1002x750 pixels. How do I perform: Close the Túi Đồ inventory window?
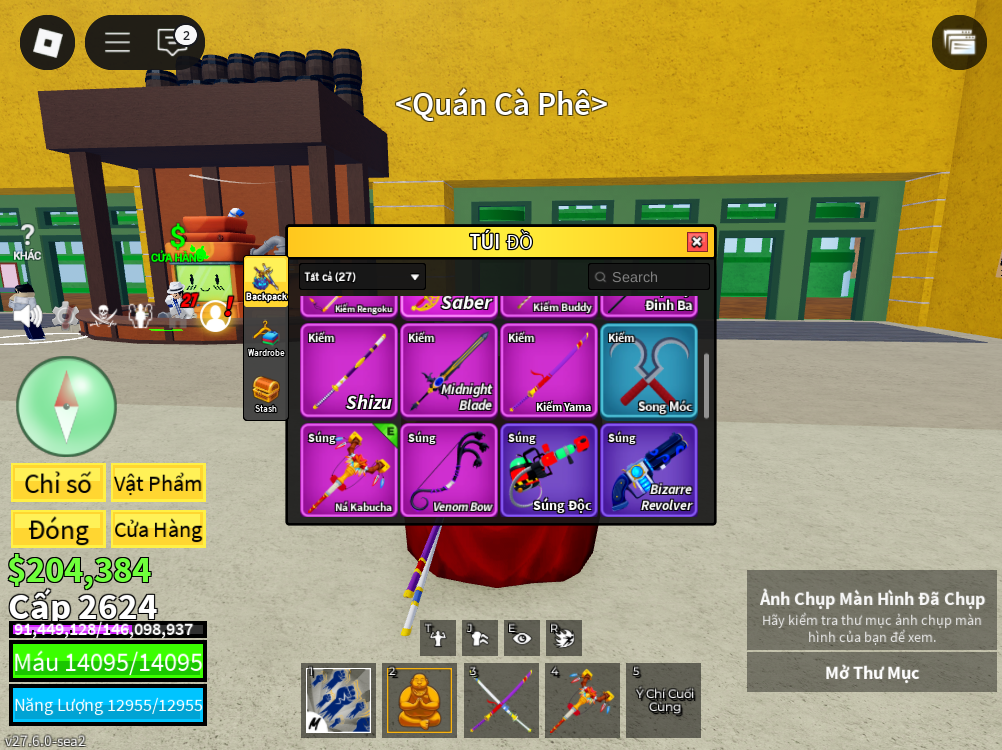coord(697,242)
